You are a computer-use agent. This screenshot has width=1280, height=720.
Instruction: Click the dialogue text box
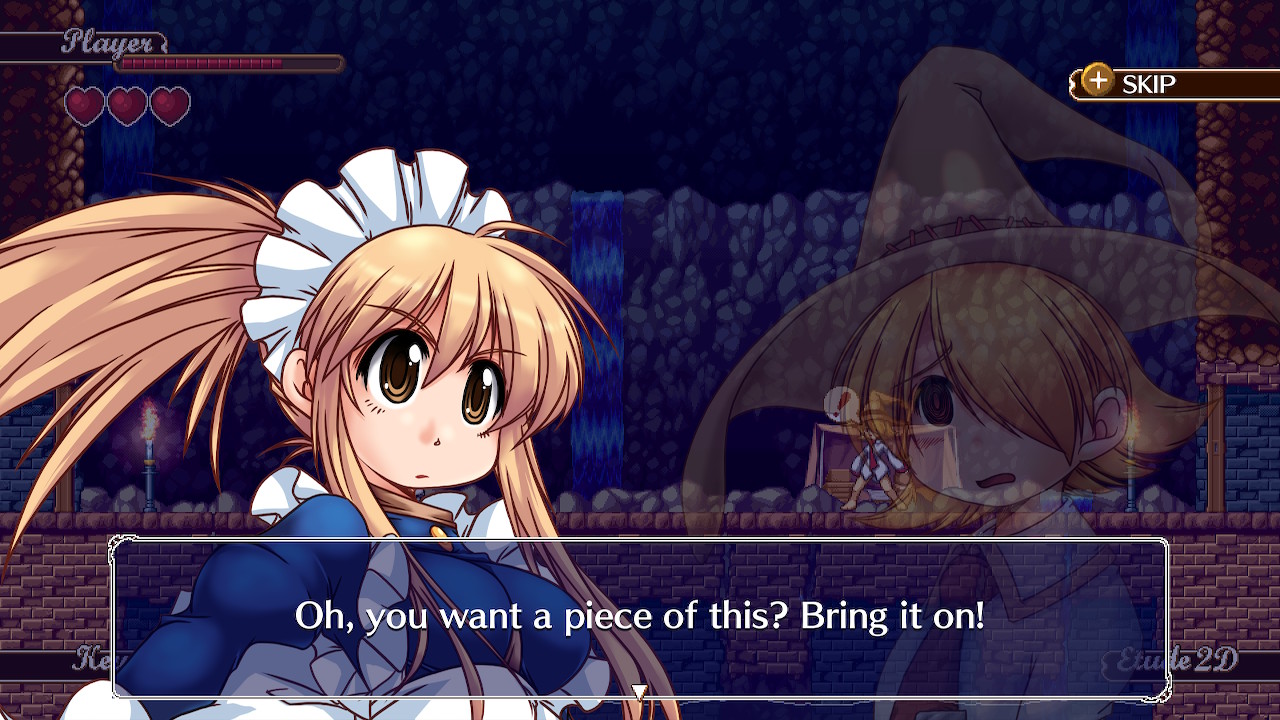(640, 617)
